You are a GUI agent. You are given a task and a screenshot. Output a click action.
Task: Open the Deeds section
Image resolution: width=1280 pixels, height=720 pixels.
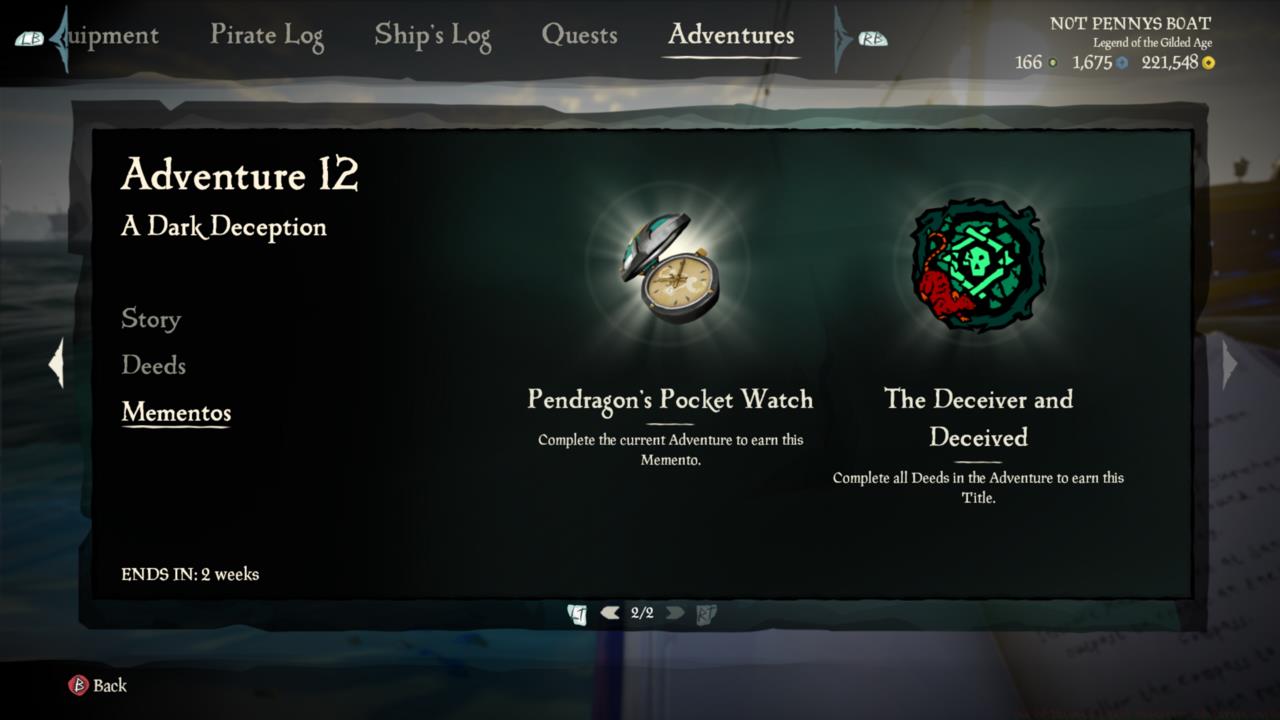[152, 367]
